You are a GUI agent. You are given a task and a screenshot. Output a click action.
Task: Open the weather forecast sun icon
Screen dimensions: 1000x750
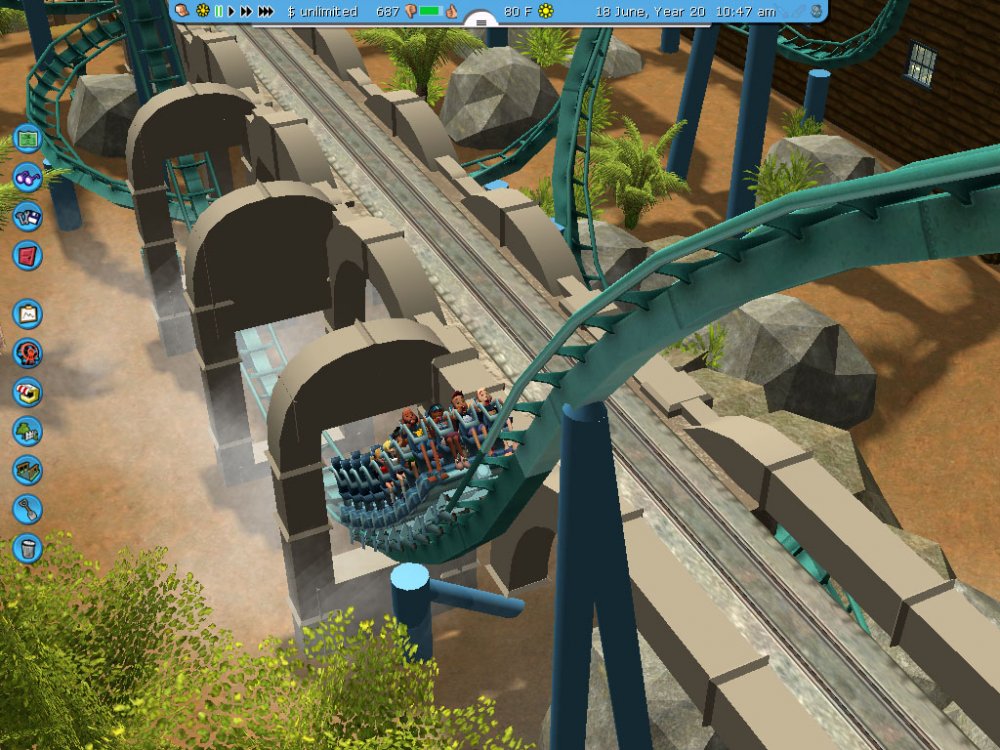[x=546, y=11]
